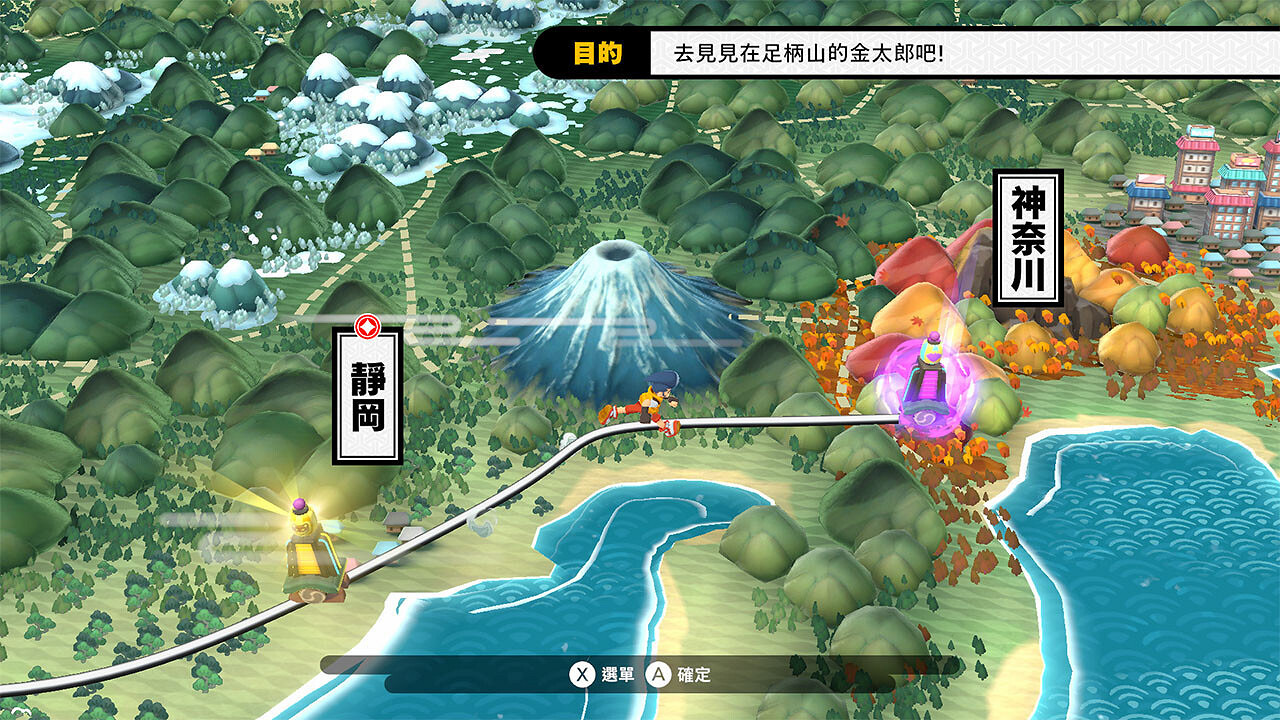Click the A button confirm icon
This screenshot has width=1280, height=720.
pos(661,676)
